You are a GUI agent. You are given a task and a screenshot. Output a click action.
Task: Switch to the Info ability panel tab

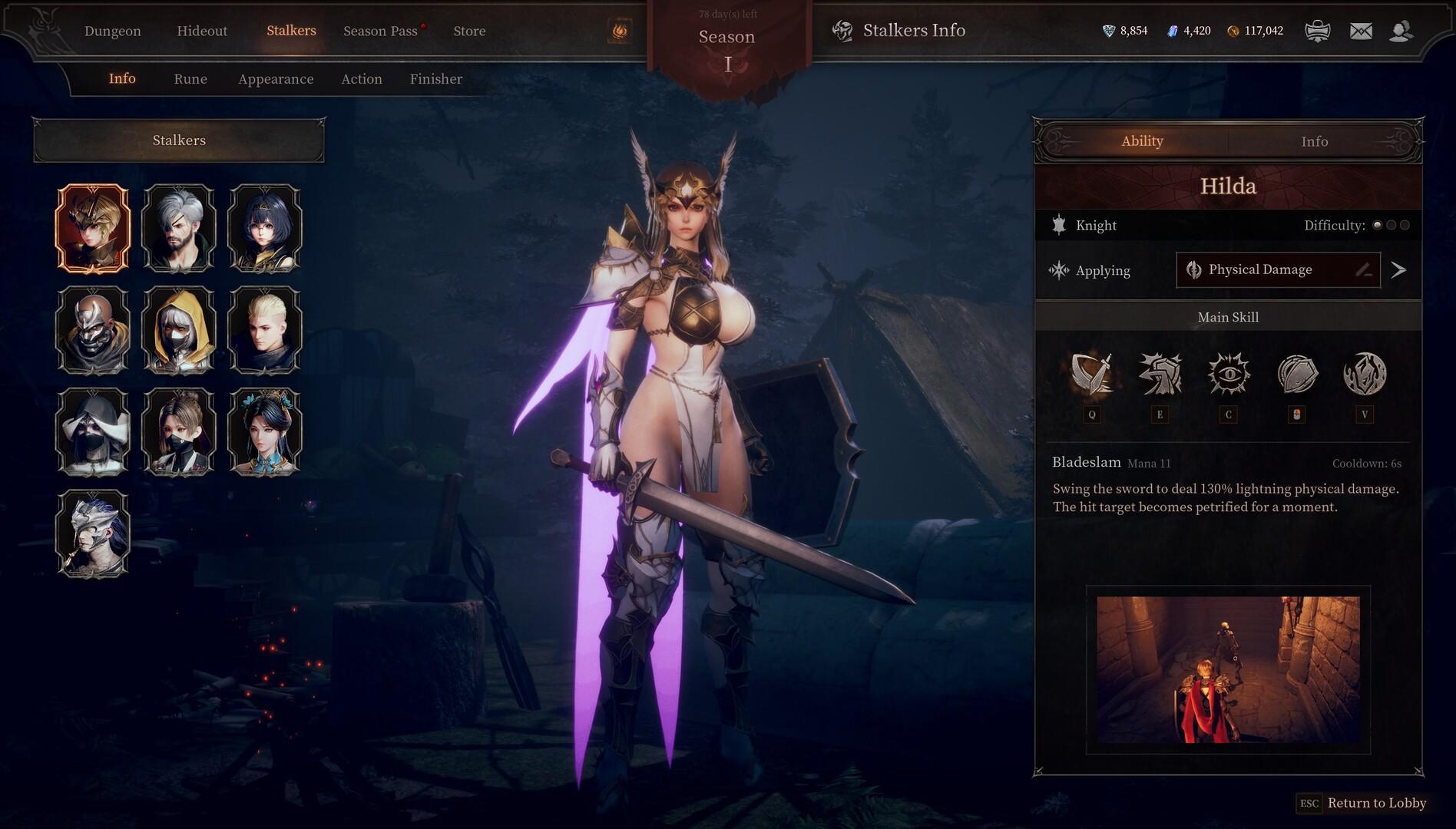click(x=1314, y=141)
